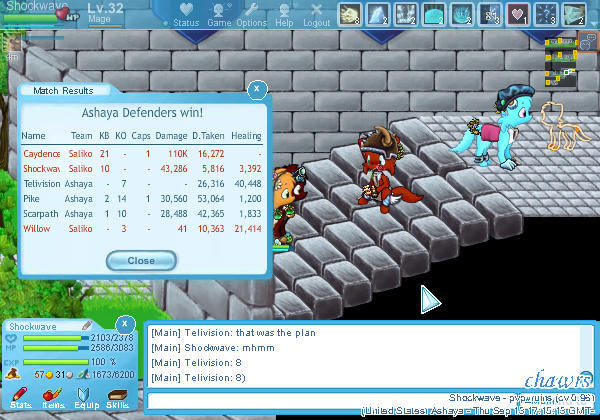Viewport: 600px width, 420px height.
Task: Use the pink heart hotbar skill
Action: point(517,14)
